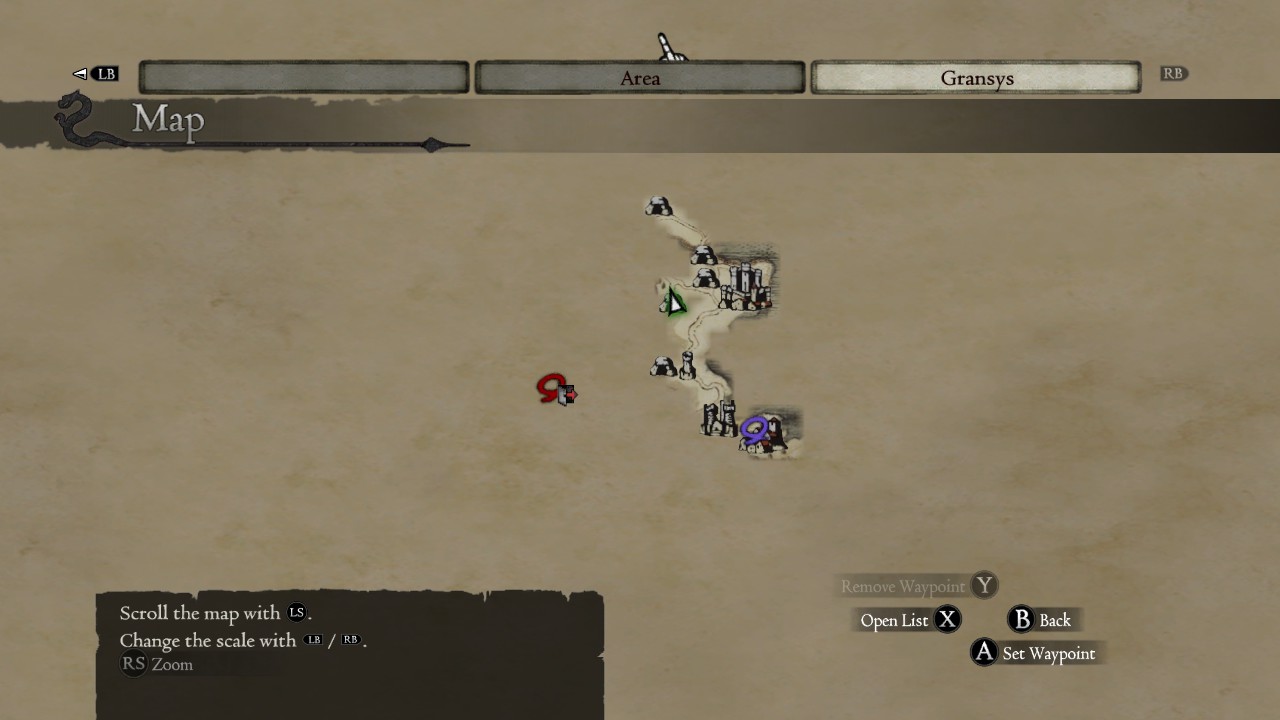Select the purple quest marker
The width and height of the screenshot is (1280, 720).
click(x=755, y=430)
